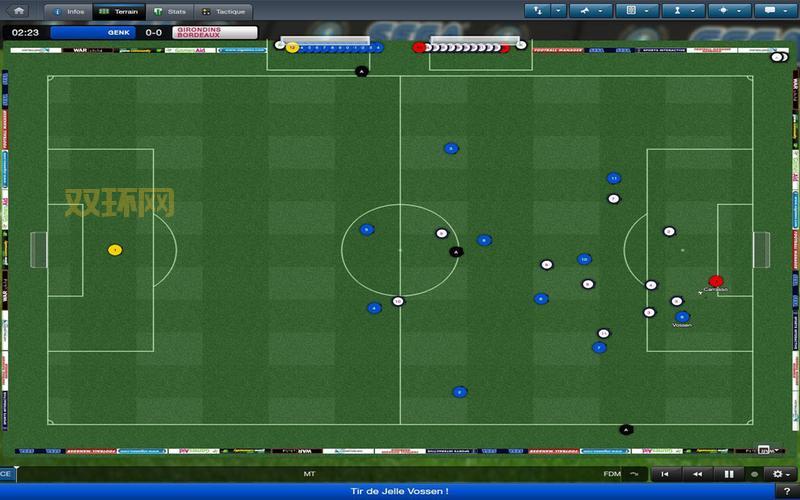
Task: Switch to the Terrain tab
Action: click(x=119, y=11)
